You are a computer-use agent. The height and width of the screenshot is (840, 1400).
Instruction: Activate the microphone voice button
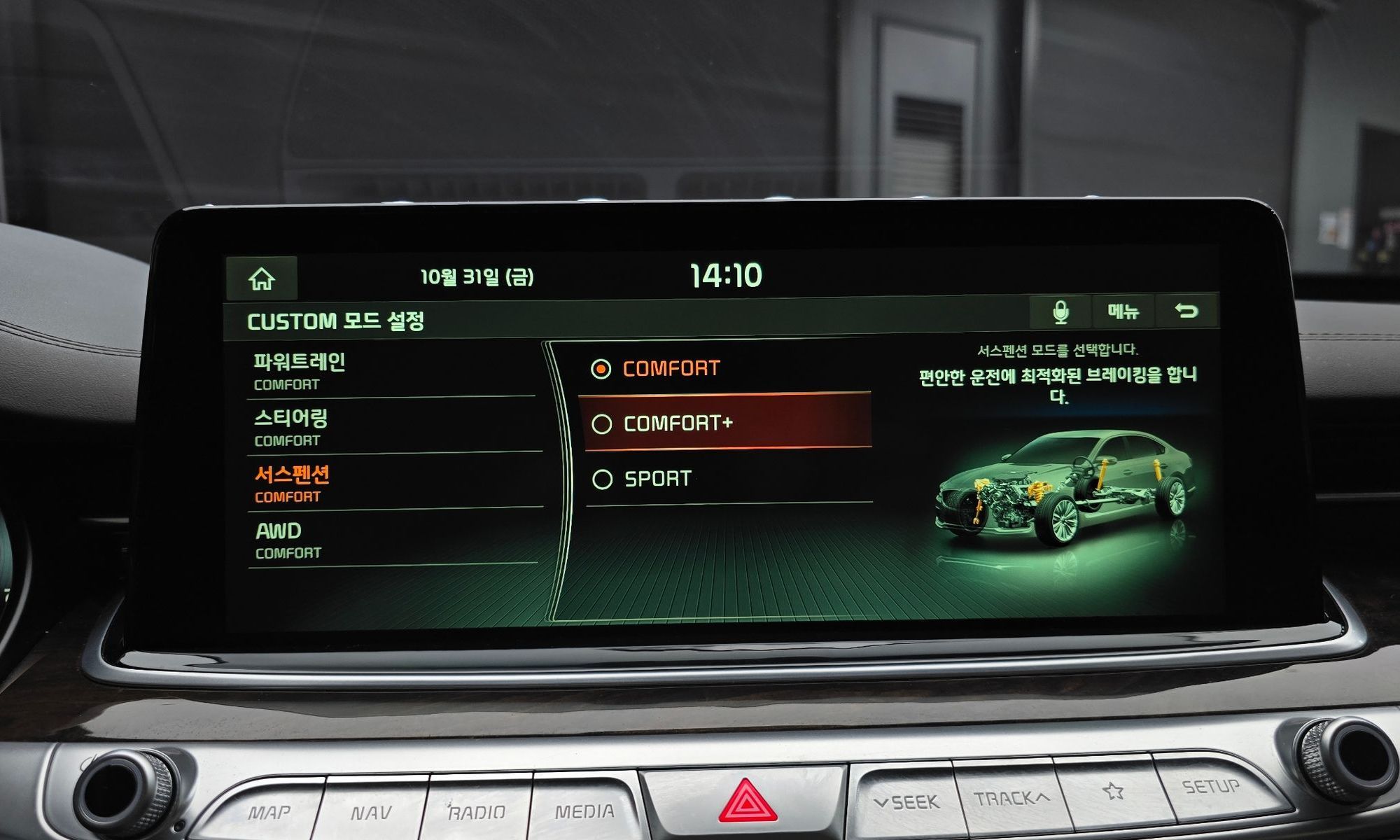(1060, 311)
